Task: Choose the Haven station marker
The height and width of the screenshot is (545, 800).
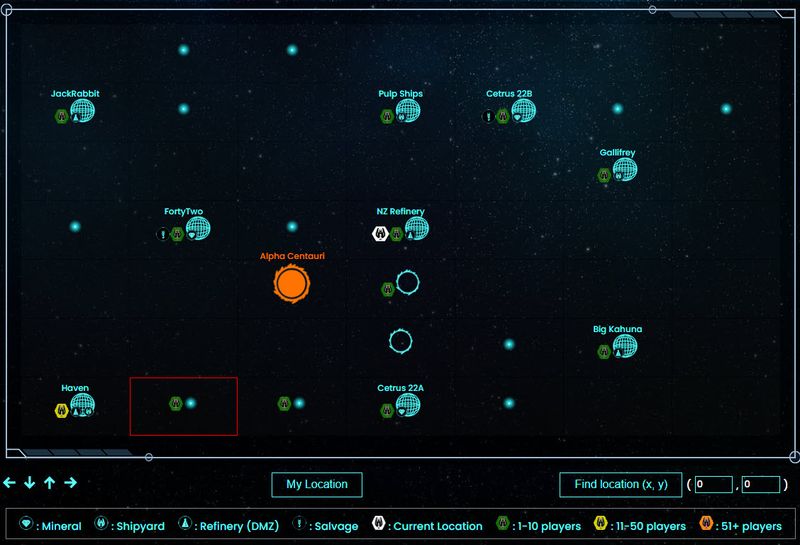Action: point(82,405)
